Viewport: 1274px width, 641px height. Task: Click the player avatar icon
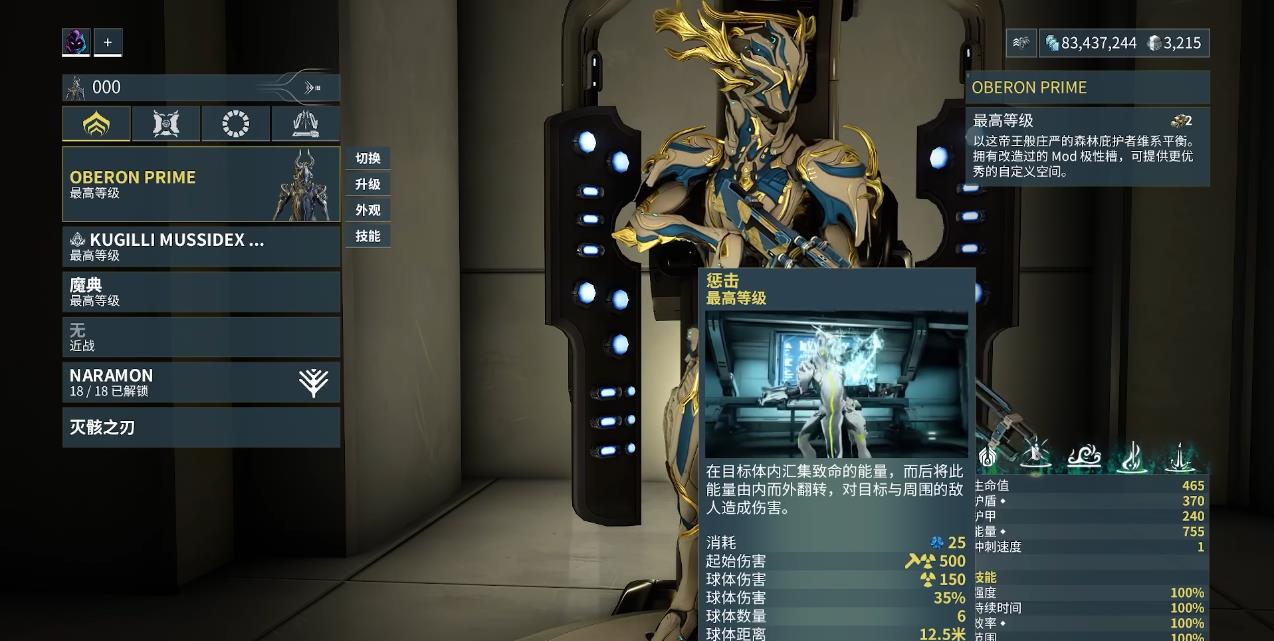[x=76, y=42]
